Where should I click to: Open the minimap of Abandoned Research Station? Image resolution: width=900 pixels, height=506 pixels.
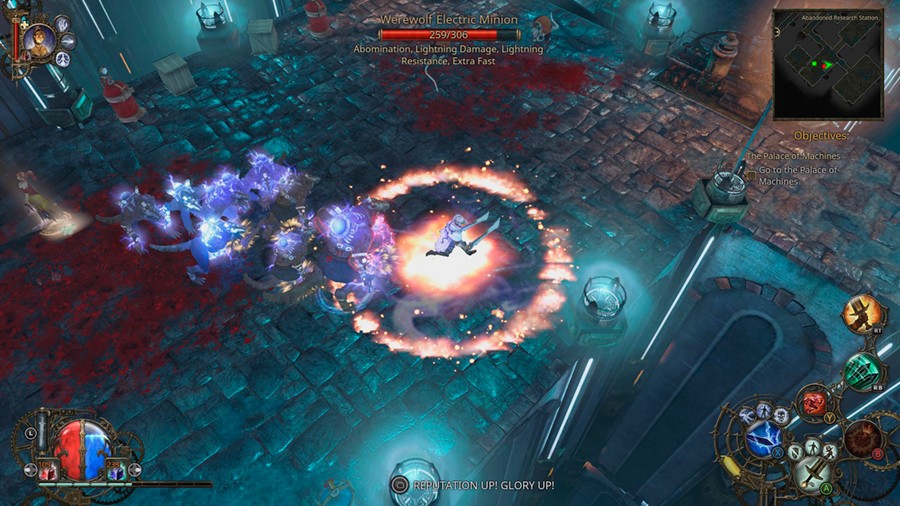(x=828, y=64)
